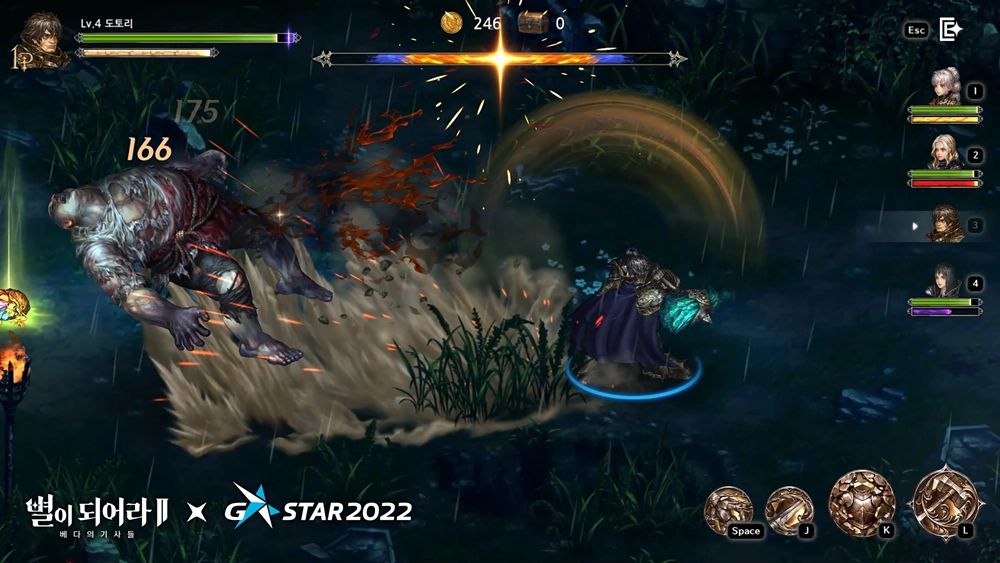Select the active brown-haired knight portrait

point(945,223)
